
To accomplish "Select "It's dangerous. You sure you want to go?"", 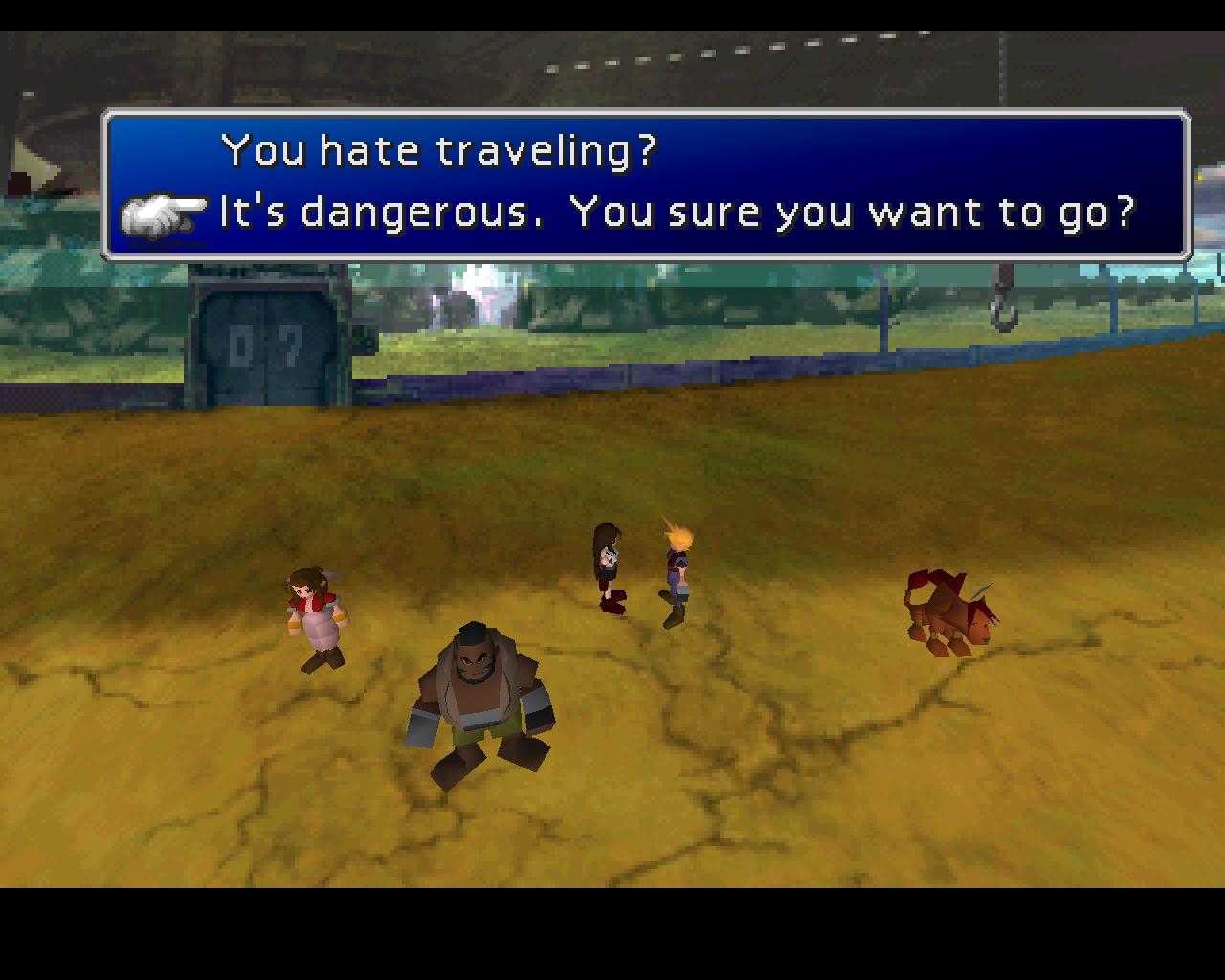I will coord(676,212).
